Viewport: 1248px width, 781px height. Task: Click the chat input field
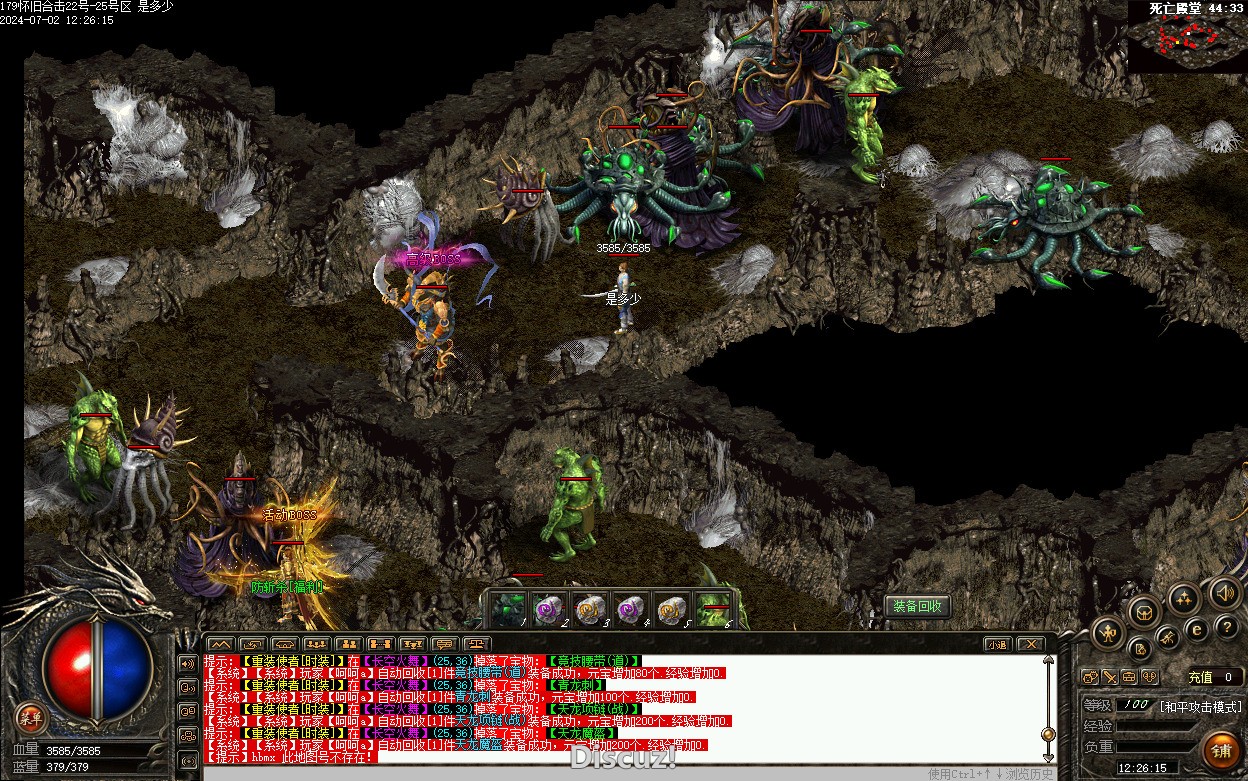560,771
